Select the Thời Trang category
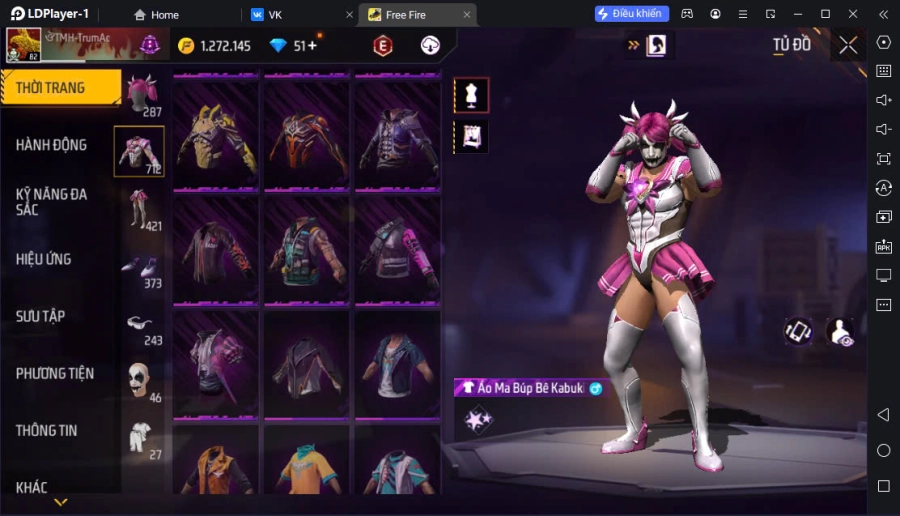 tap(60, 88)
